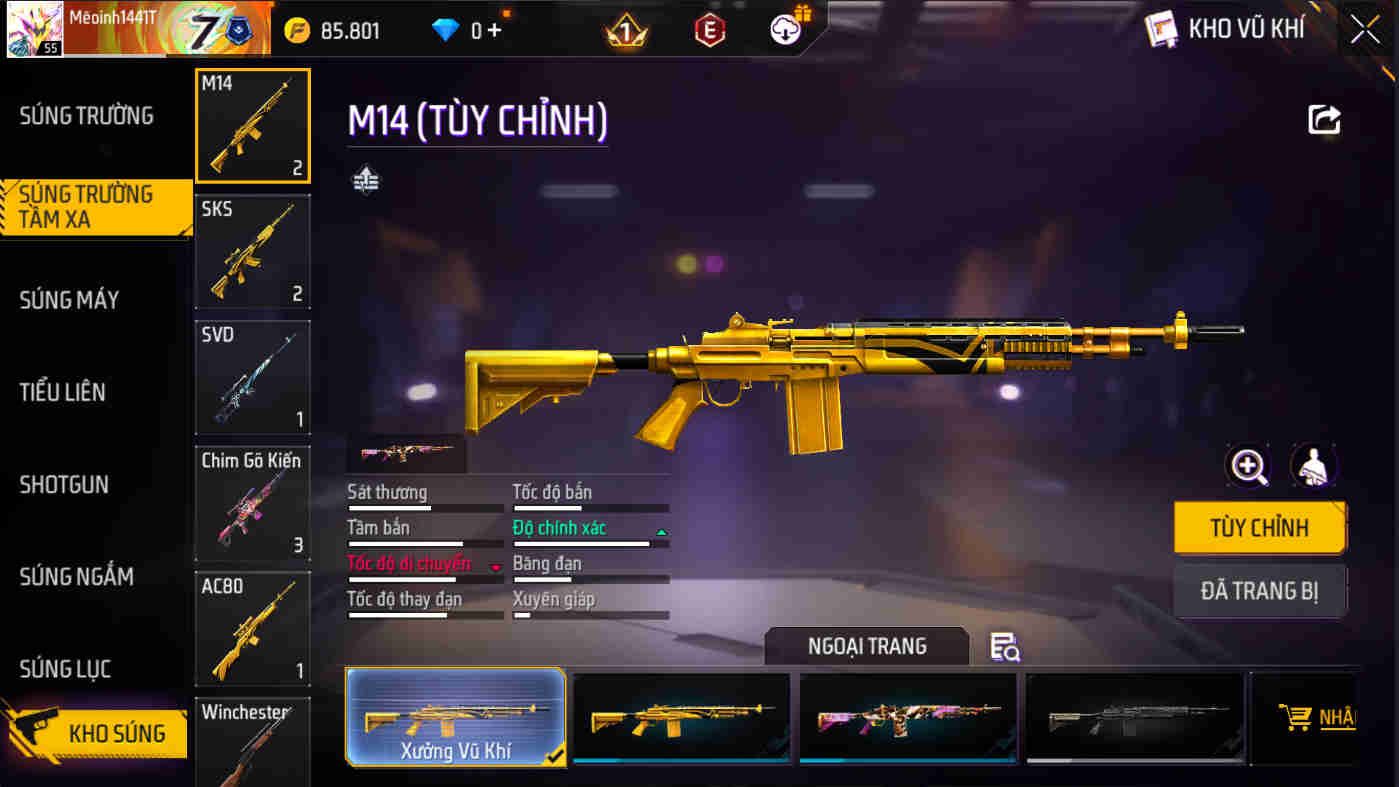Click the share icon near KHO VŨ KHÍ
Screen dimensions: 1399x787
click(x=1324, y=119)
